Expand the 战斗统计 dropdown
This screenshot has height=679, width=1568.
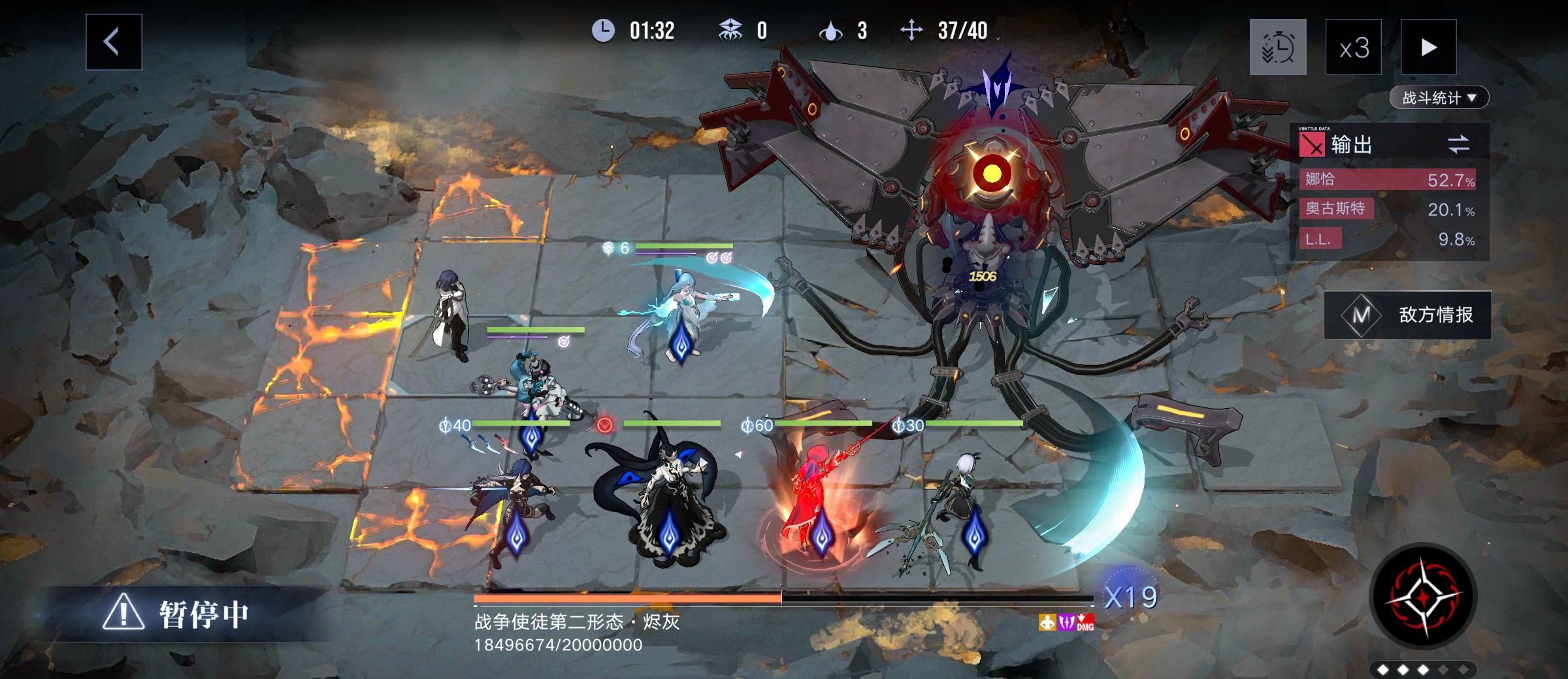tap(1437, 97)
